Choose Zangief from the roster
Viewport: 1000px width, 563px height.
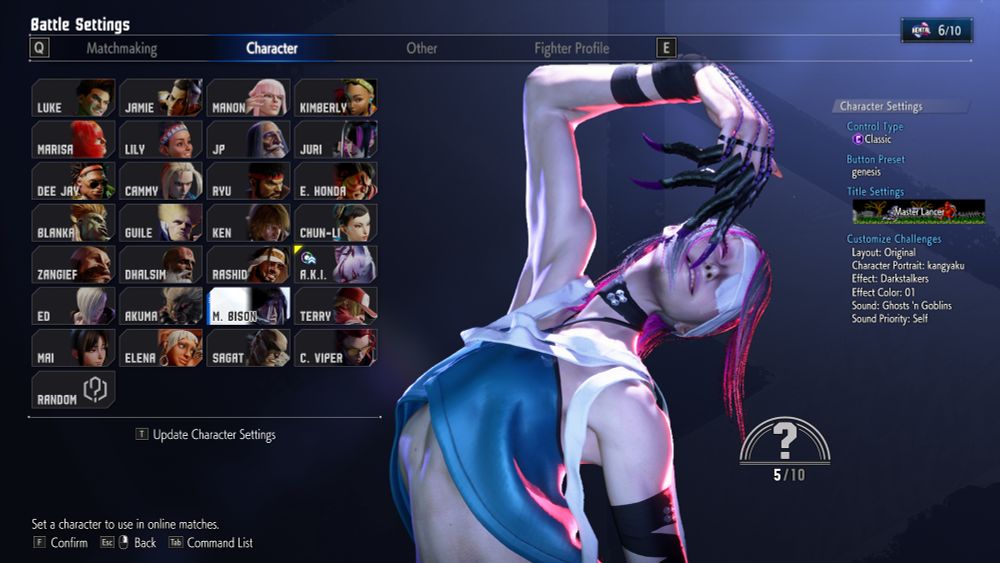(x=73, y=264)
